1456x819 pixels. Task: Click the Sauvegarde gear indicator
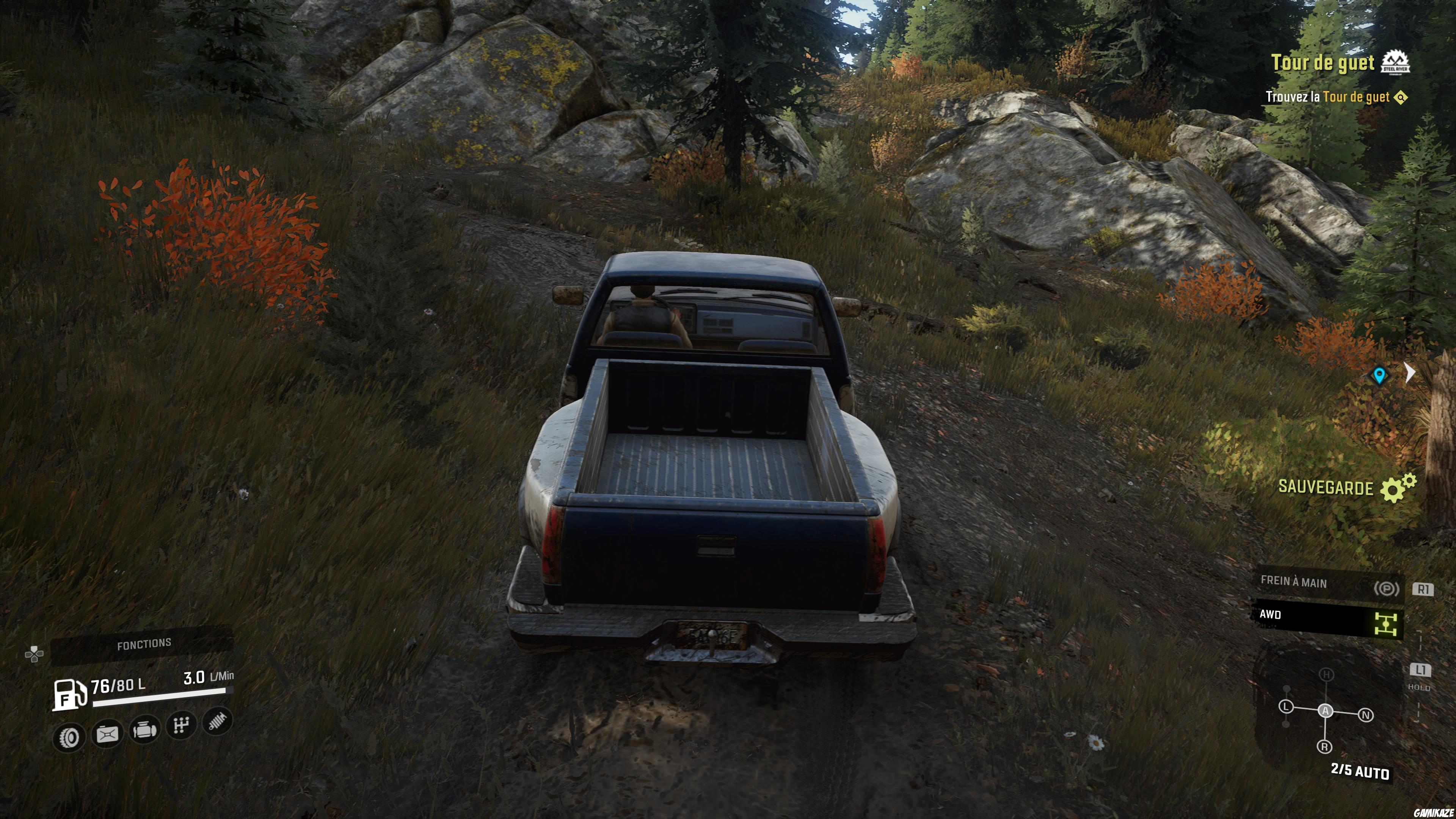click(x=1398, y=488)
